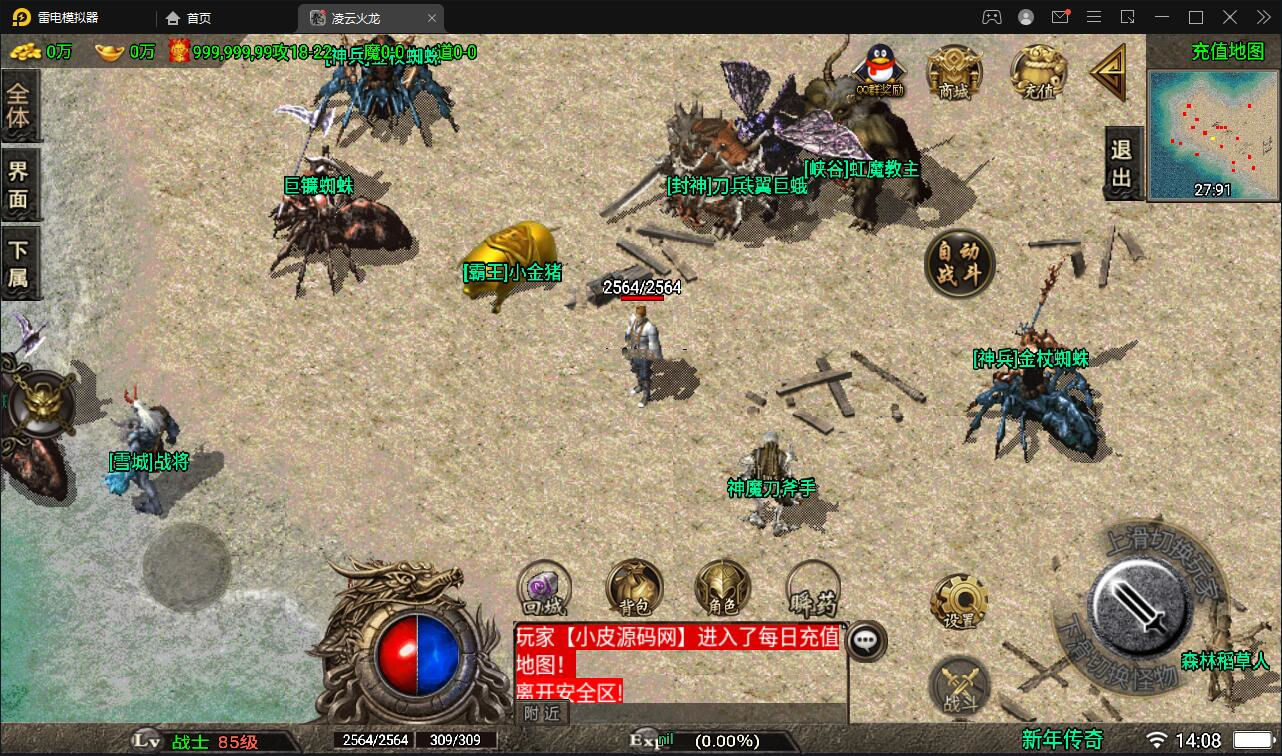Click the 退出 exit button

click(x=1122, y=164)
